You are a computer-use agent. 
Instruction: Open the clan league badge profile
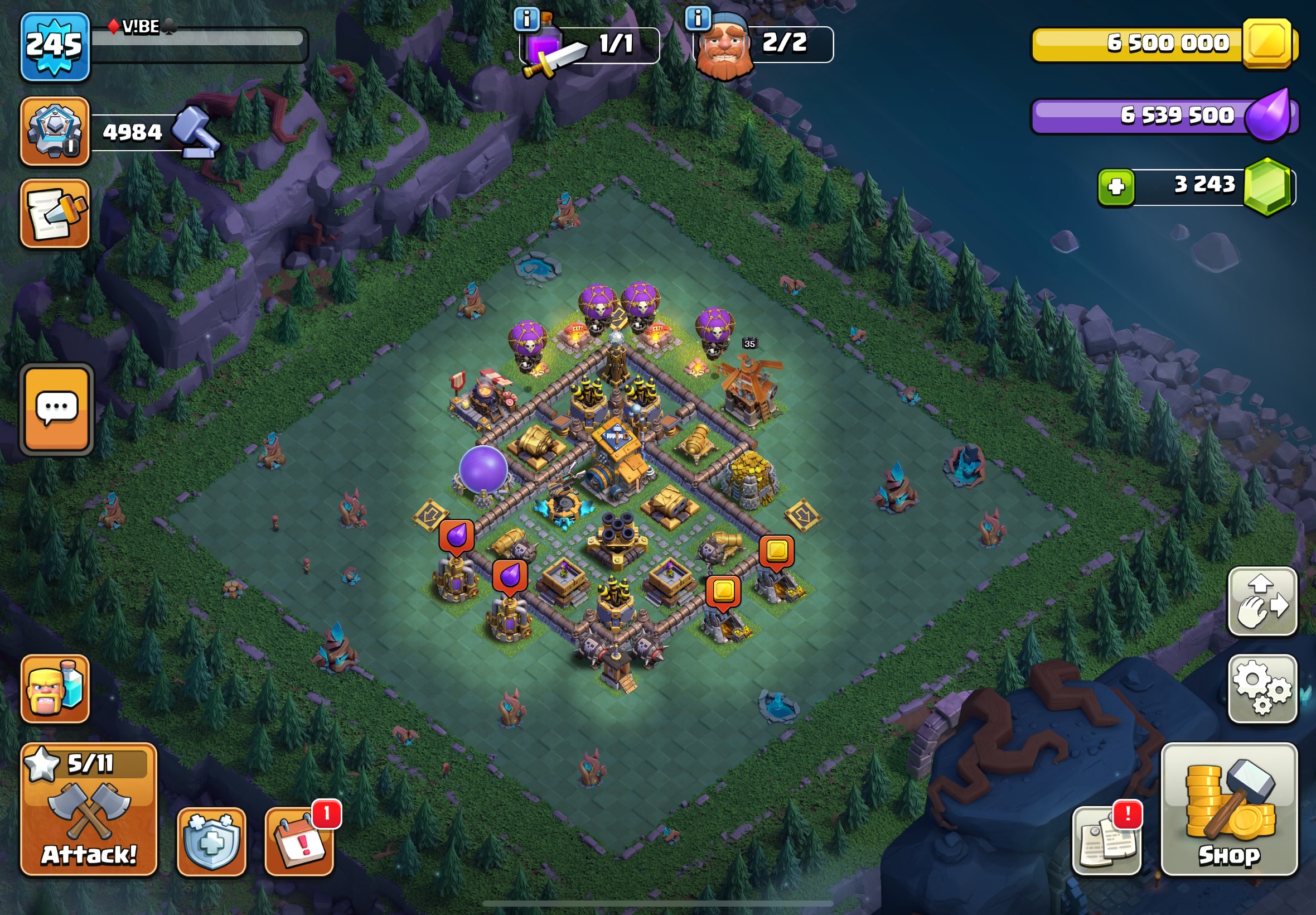point(55,131)
